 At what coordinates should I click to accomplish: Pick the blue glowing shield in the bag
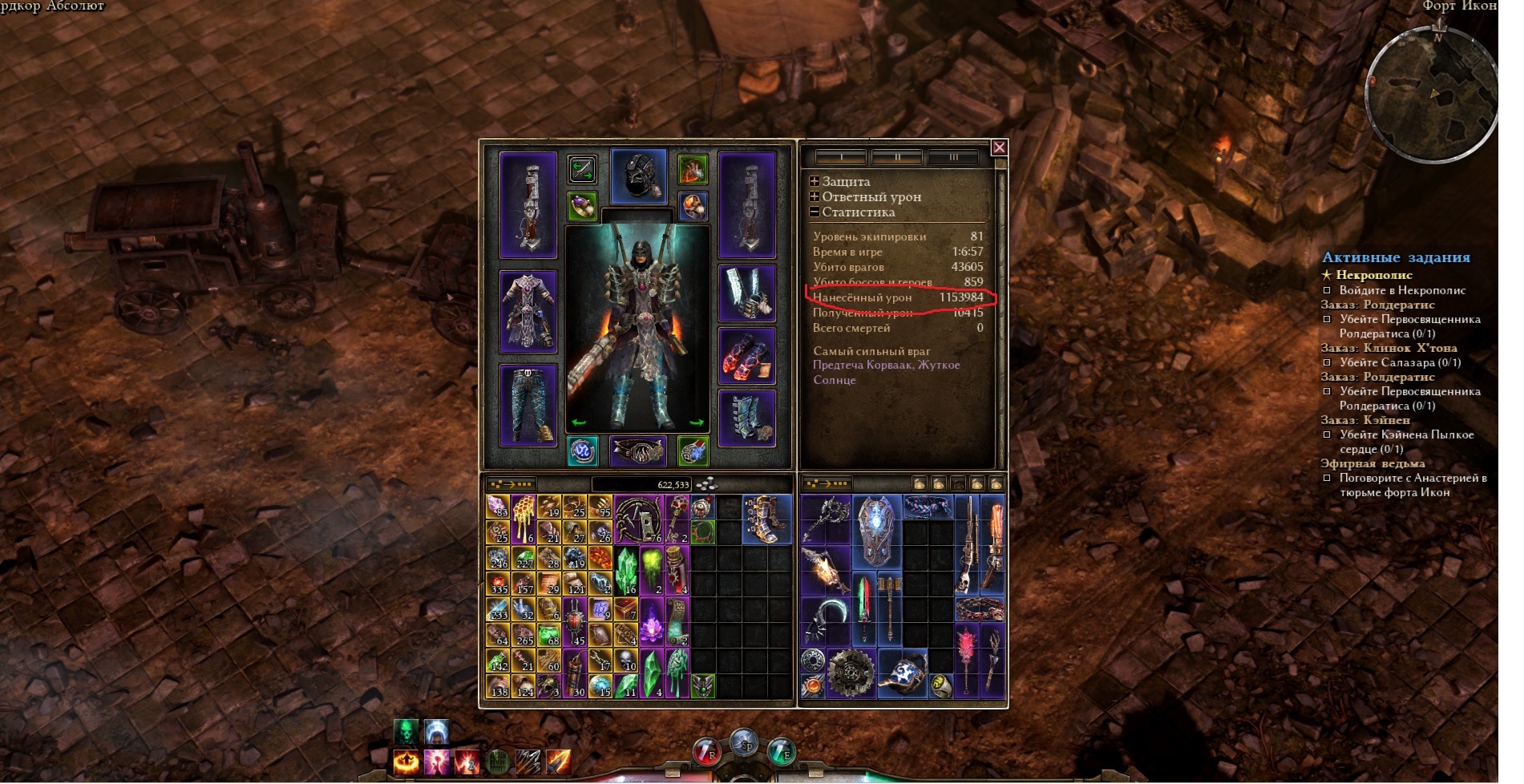(x=875, y=531)
